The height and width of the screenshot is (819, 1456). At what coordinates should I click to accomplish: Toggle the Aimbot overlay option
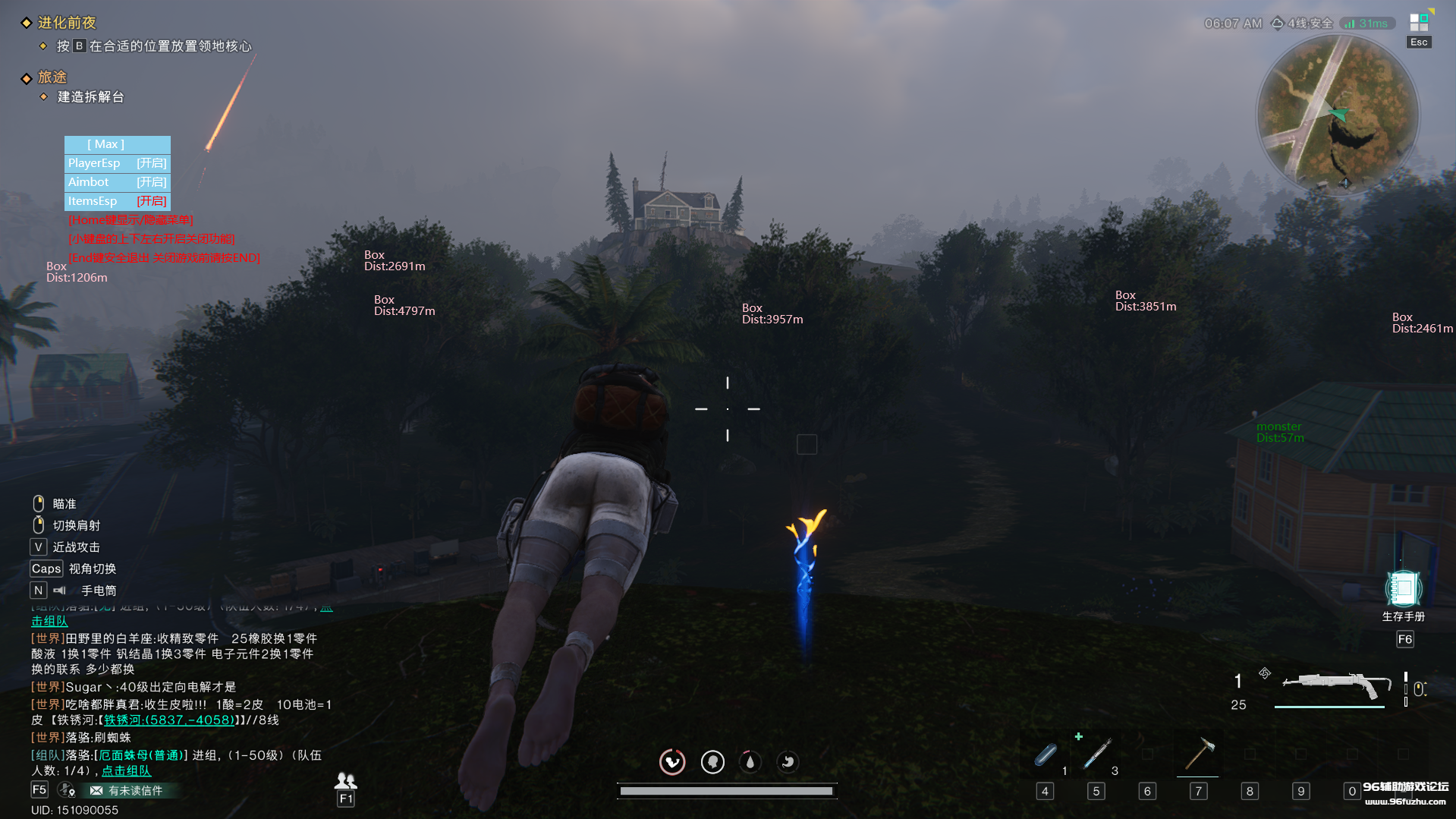click(x=117, y=182)
